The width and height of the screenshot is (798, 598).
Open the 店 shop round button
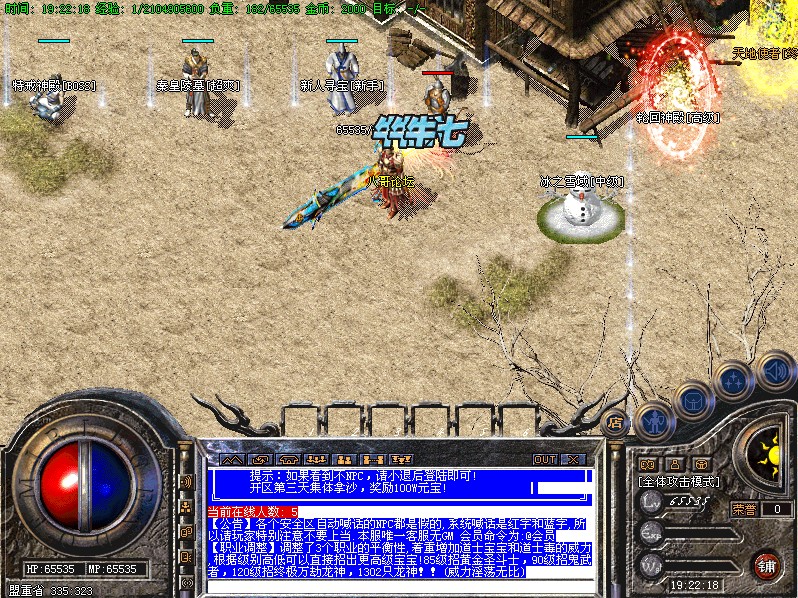[615, 421]
